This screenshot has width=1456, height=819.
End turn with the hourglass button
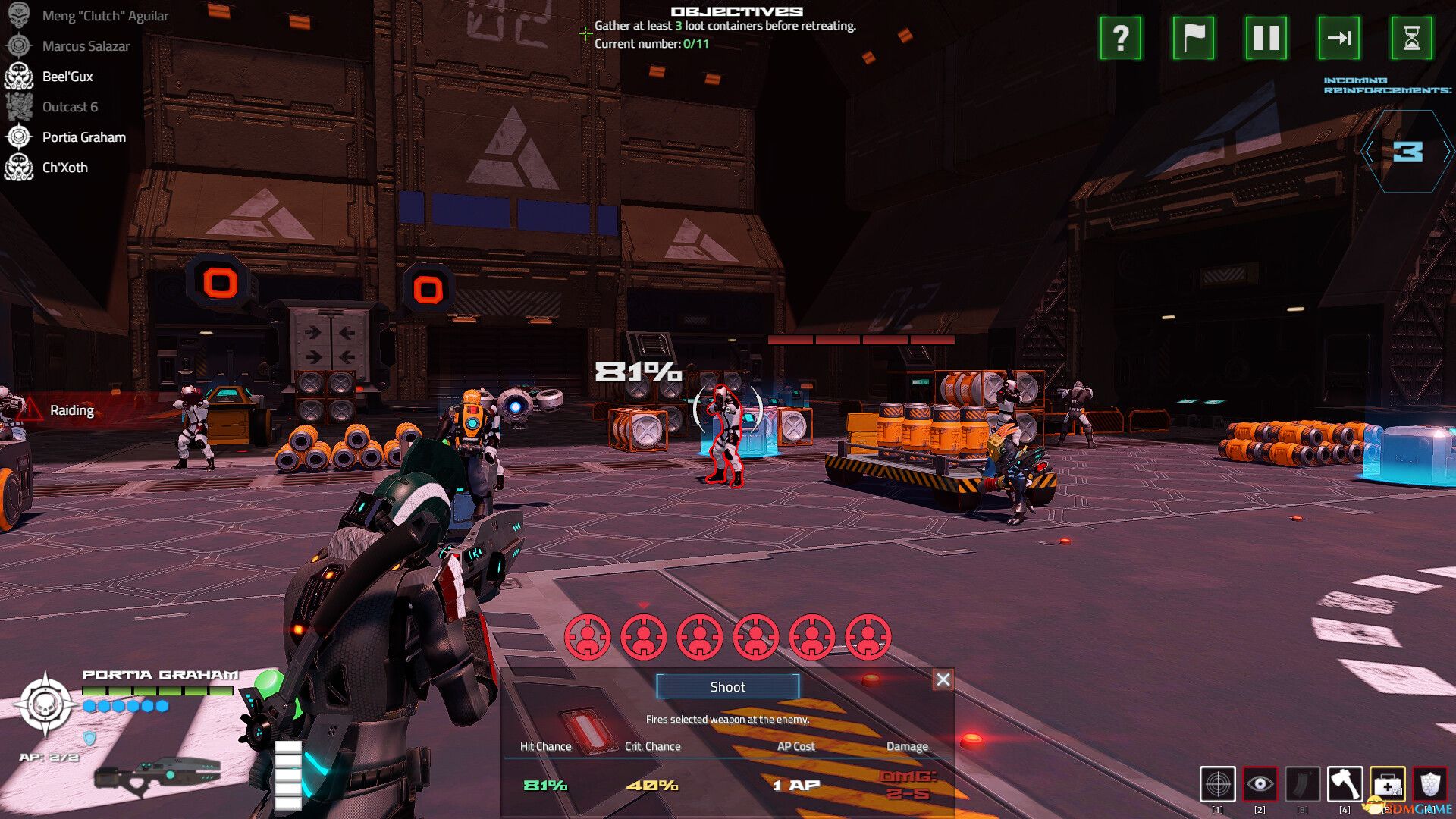1411,38
